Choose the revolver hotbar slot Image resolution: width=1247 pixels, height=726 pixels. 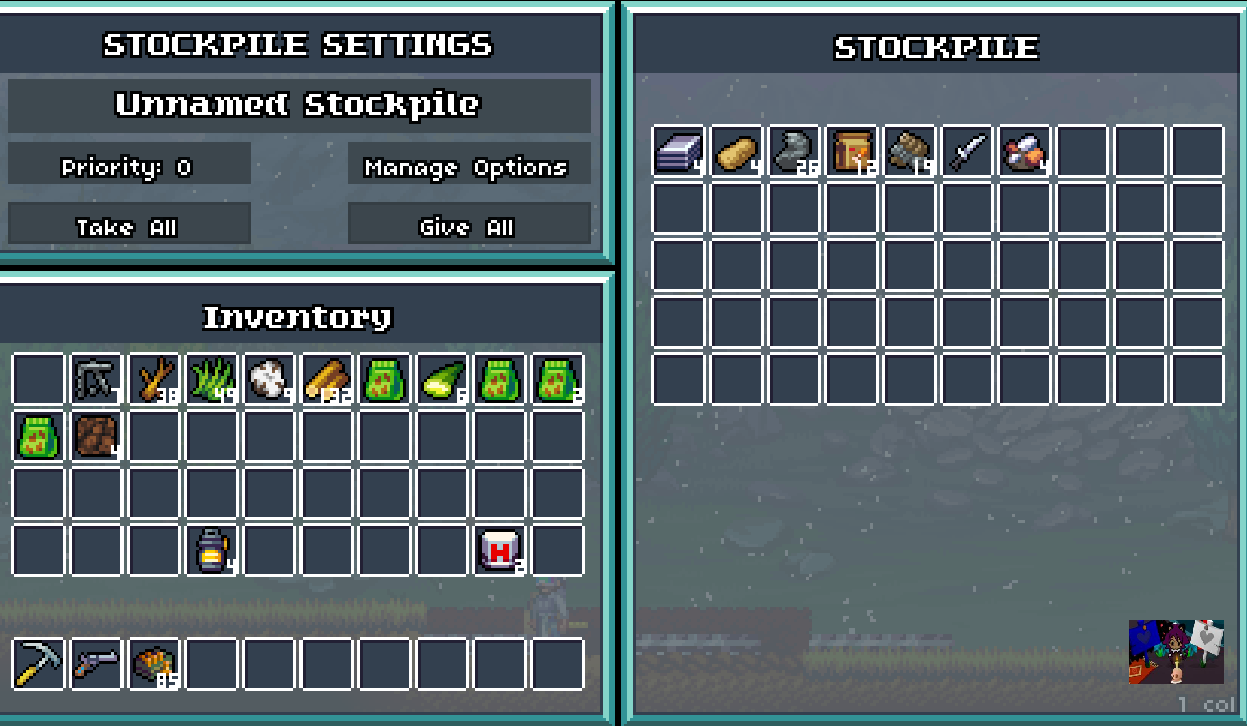pos(96,664)
